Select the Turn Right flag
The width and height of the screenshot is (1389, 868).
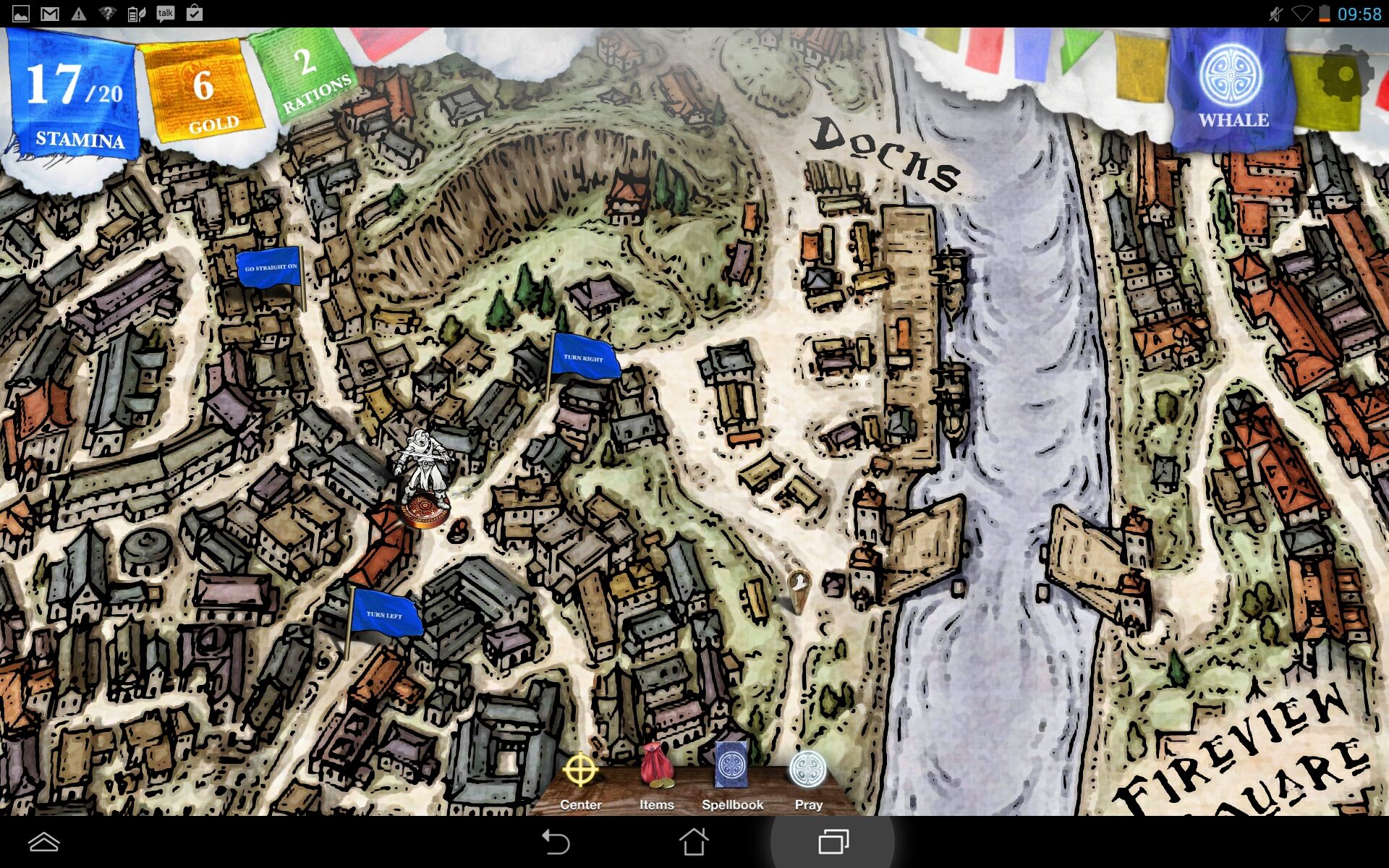pos(585,357)
